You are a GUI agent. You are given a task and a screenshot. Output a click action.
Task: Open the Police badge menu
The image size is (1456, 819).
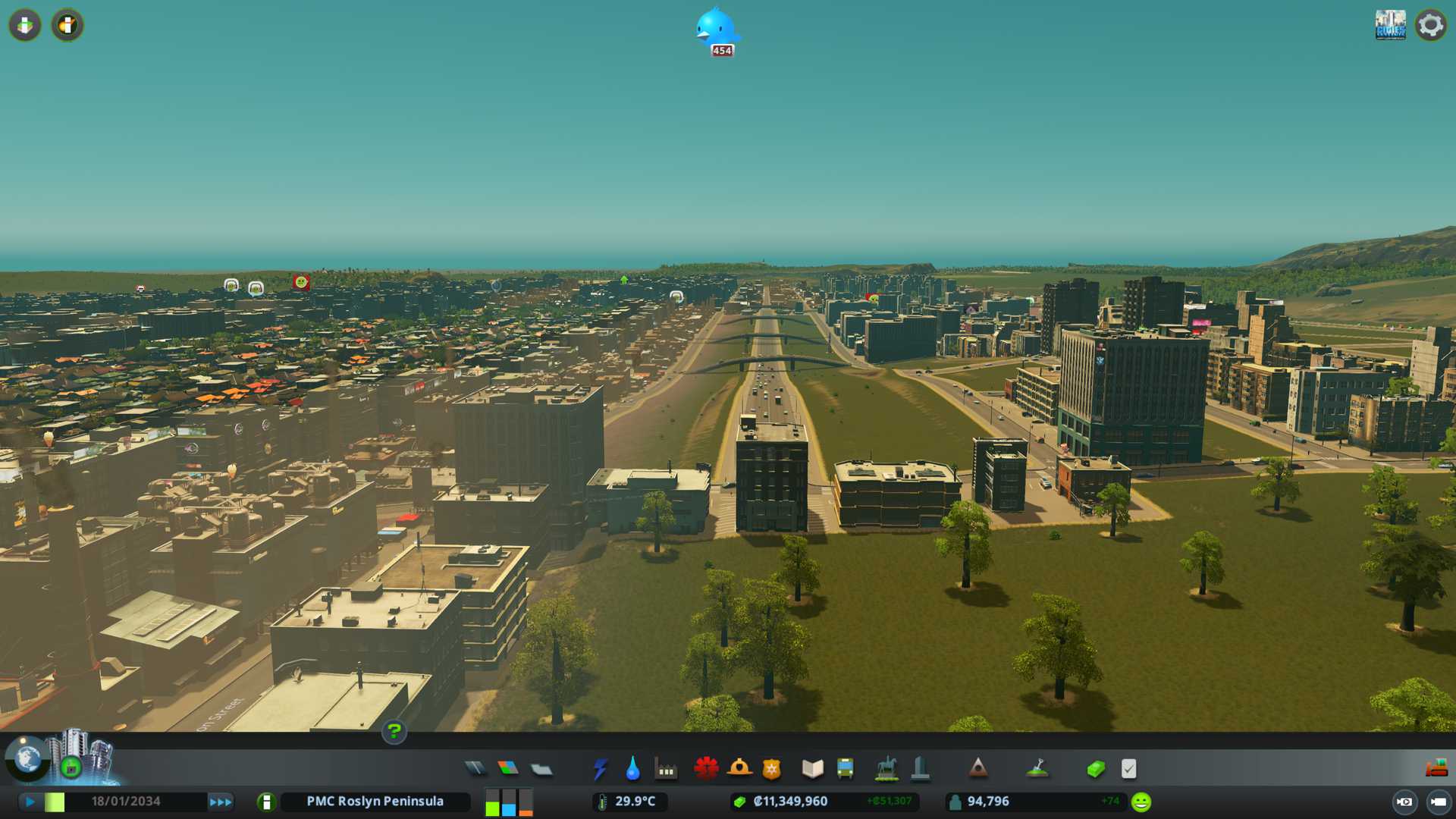pyautogui.click(x=771, y=769)
